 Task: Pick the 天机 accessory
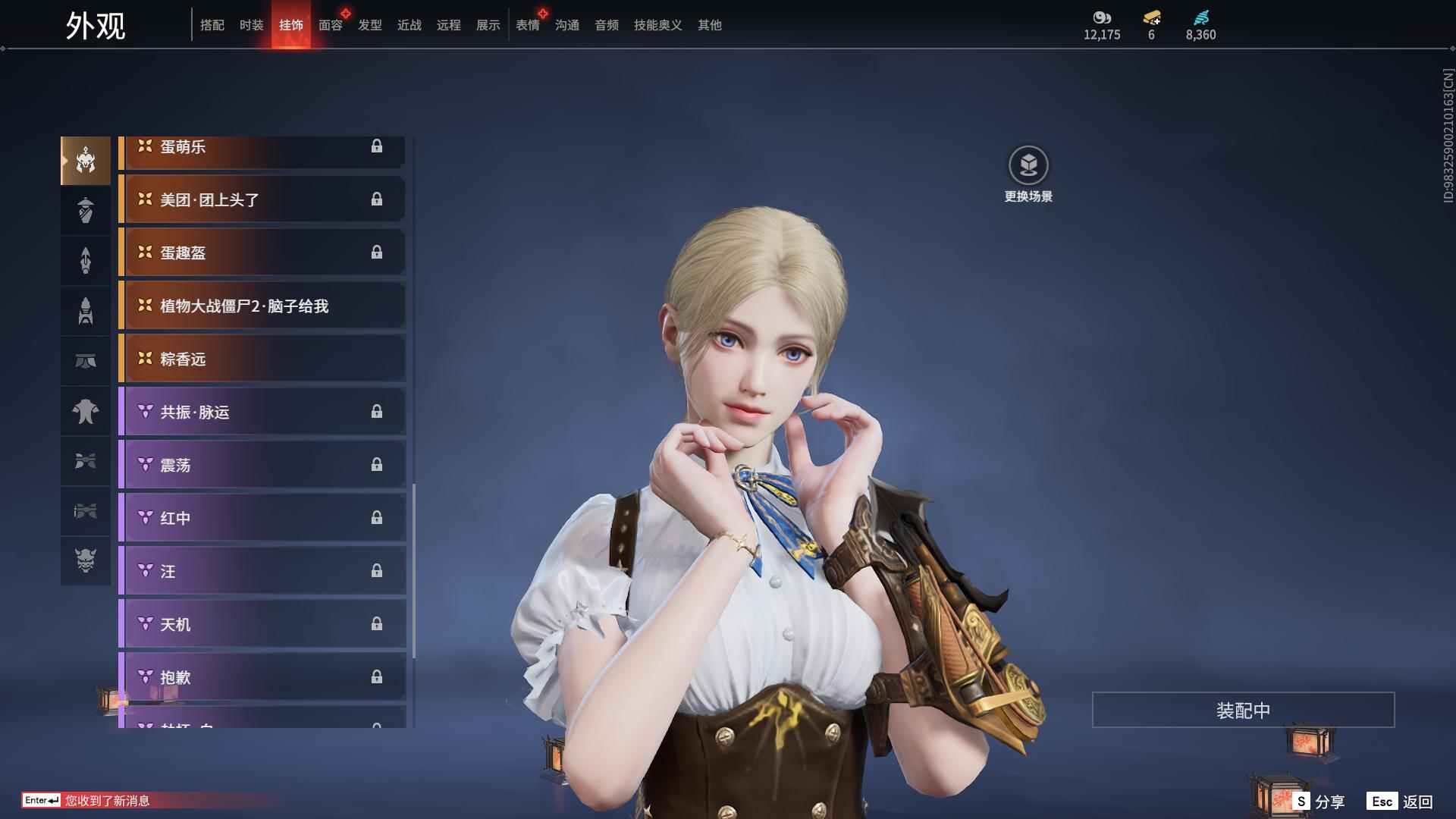click(x=262, y=624)
